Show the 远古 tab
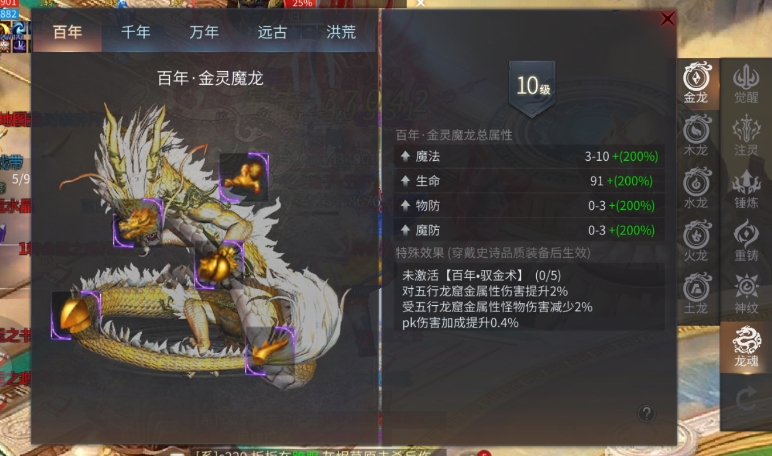Screen dimensions: 772x456 272,31
